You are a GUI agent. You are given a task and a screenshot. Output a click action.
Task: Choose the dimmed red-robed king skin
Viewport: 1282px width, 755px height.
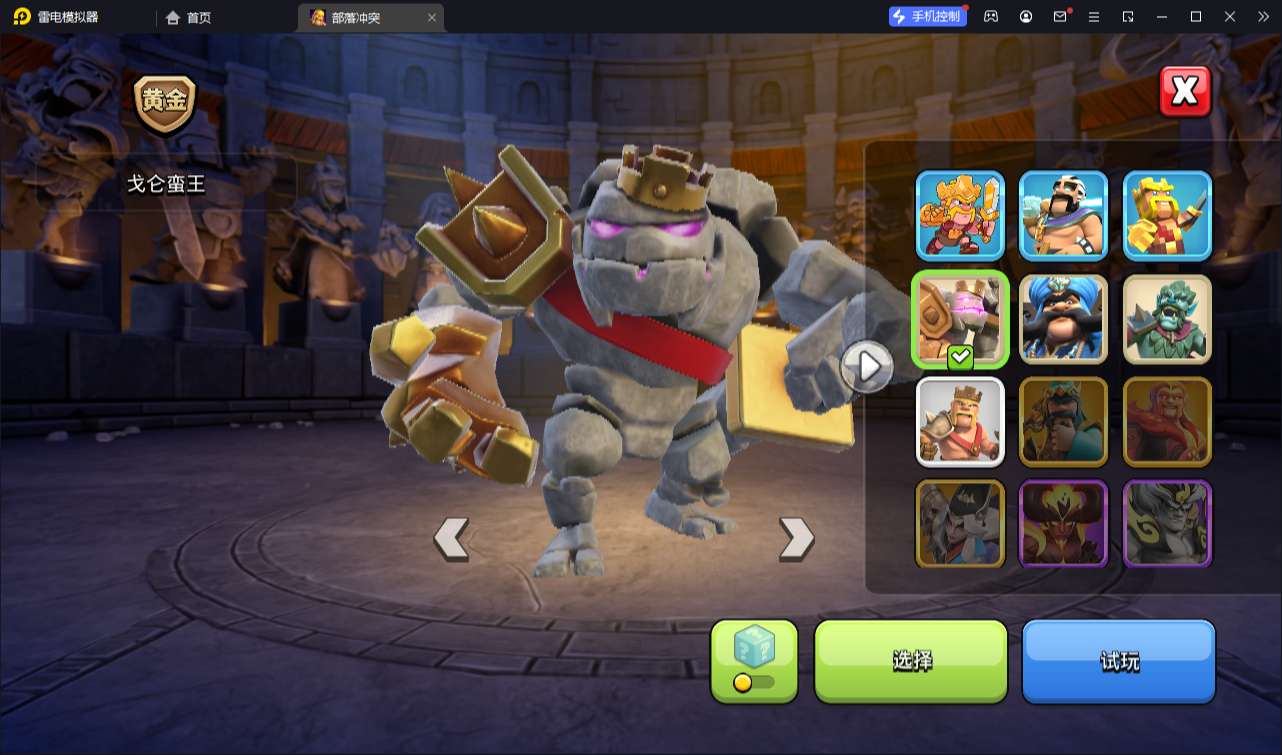1167,422
